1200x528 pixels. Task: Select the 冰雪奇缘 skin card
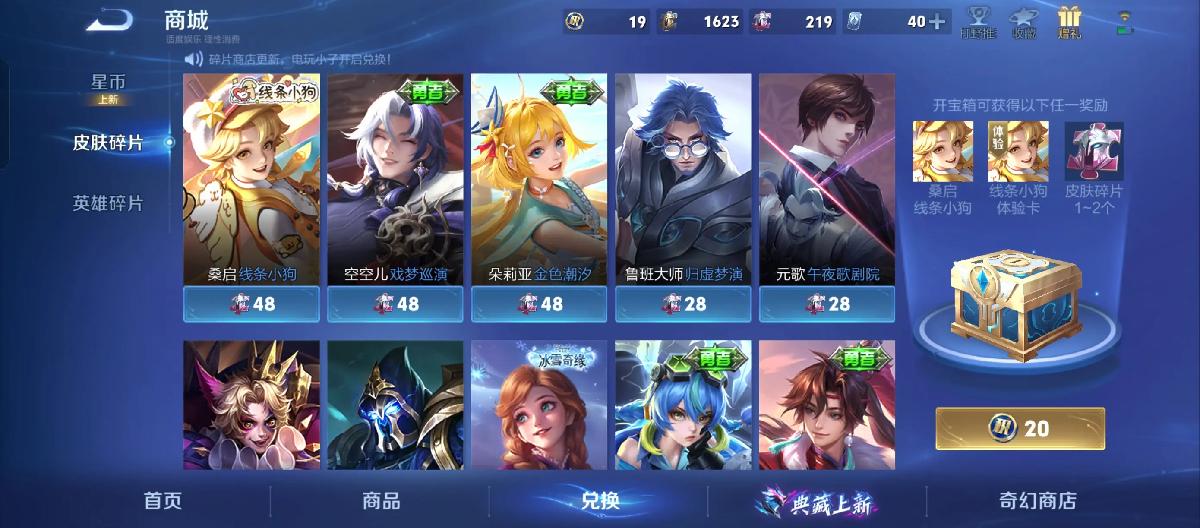pos(539,405)
